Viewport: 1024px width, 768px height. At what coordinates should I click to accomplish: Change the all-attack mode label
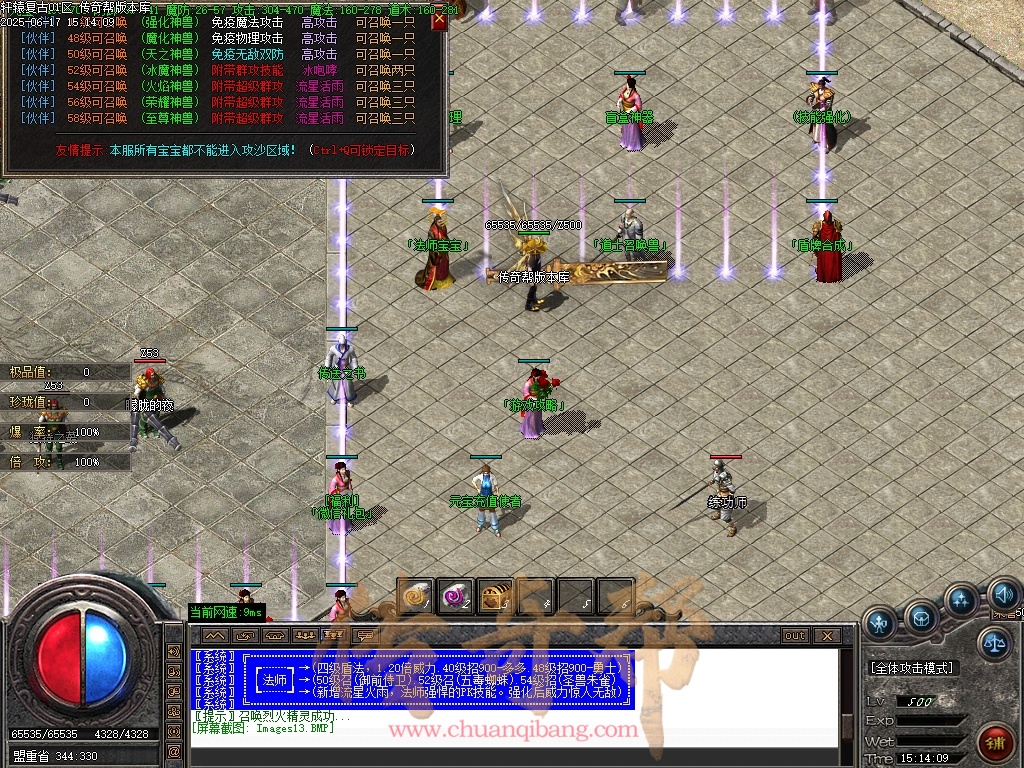(x=912, y=667)
